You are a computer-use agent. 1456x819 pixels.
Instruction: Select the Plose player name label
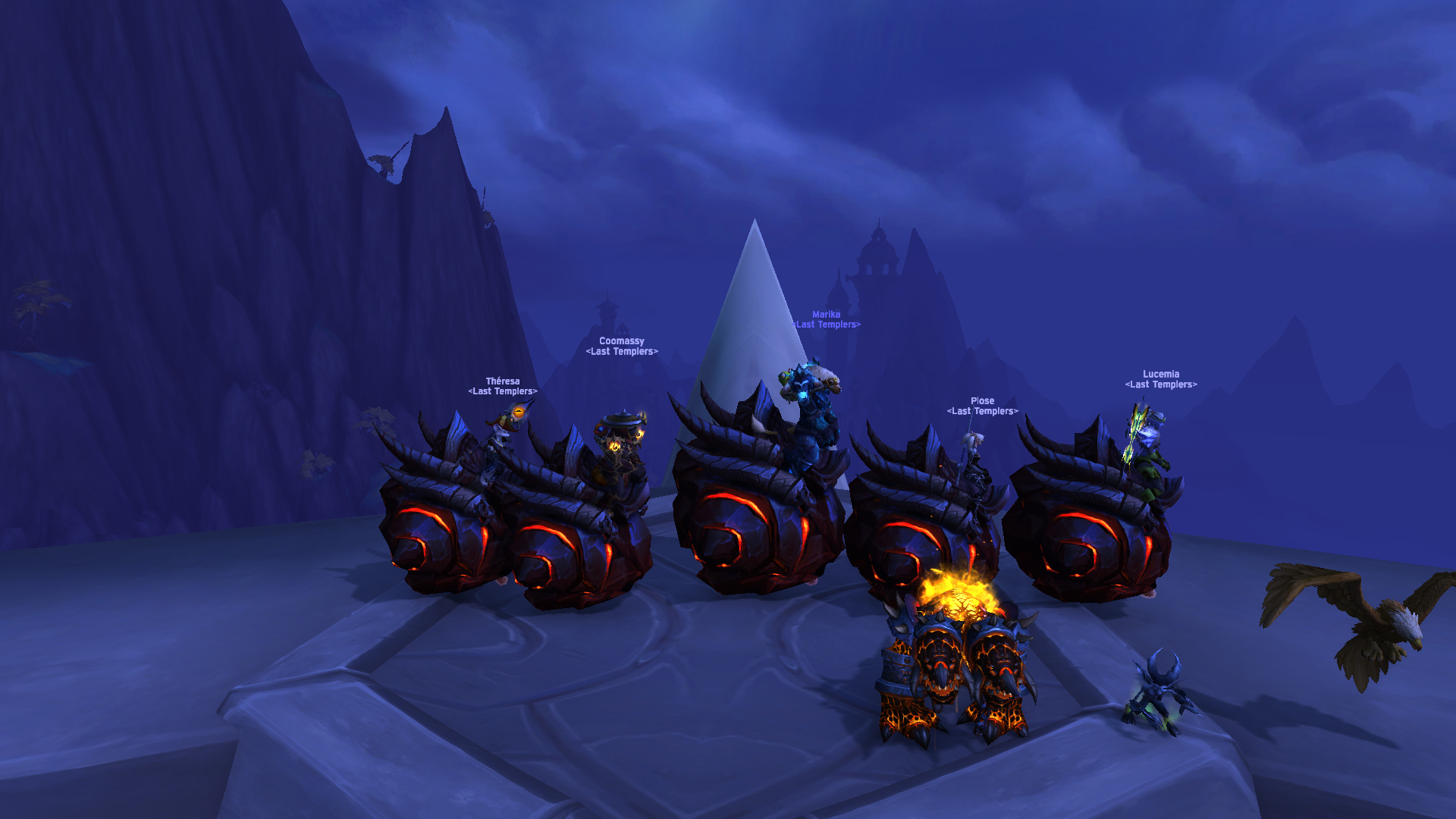[x=982, y=401]
